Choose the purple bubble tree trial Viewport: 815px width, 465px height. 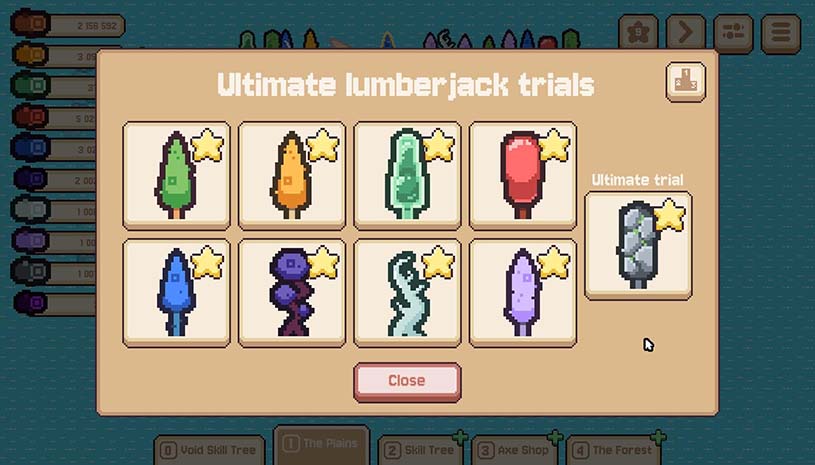(x=291, y=292)
